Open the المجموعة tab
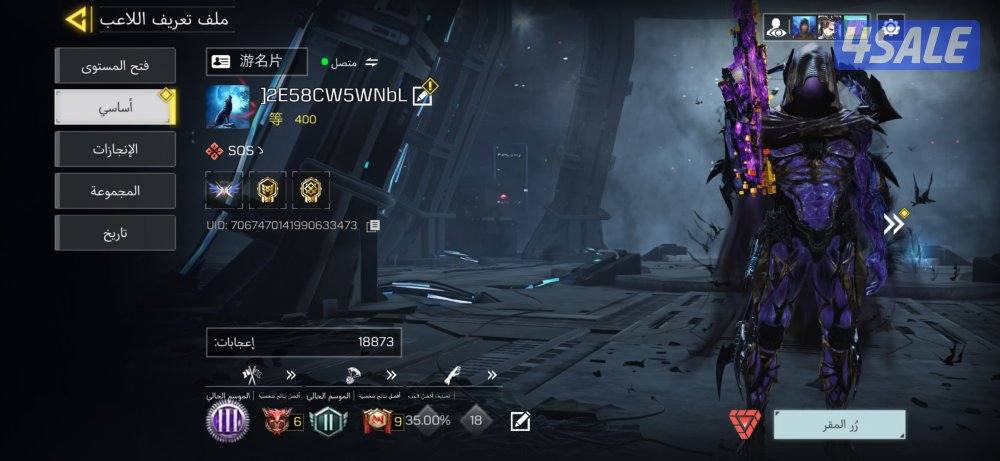1000x461 pixels. [x=115, y=190]
